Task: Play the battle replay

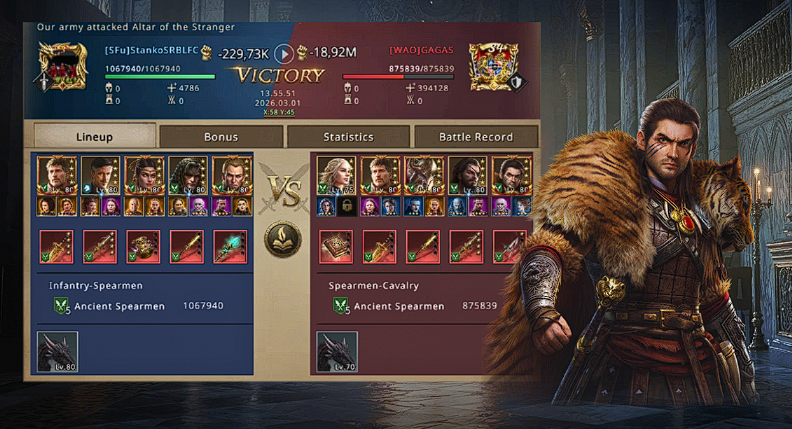Action: pos(284,54)
